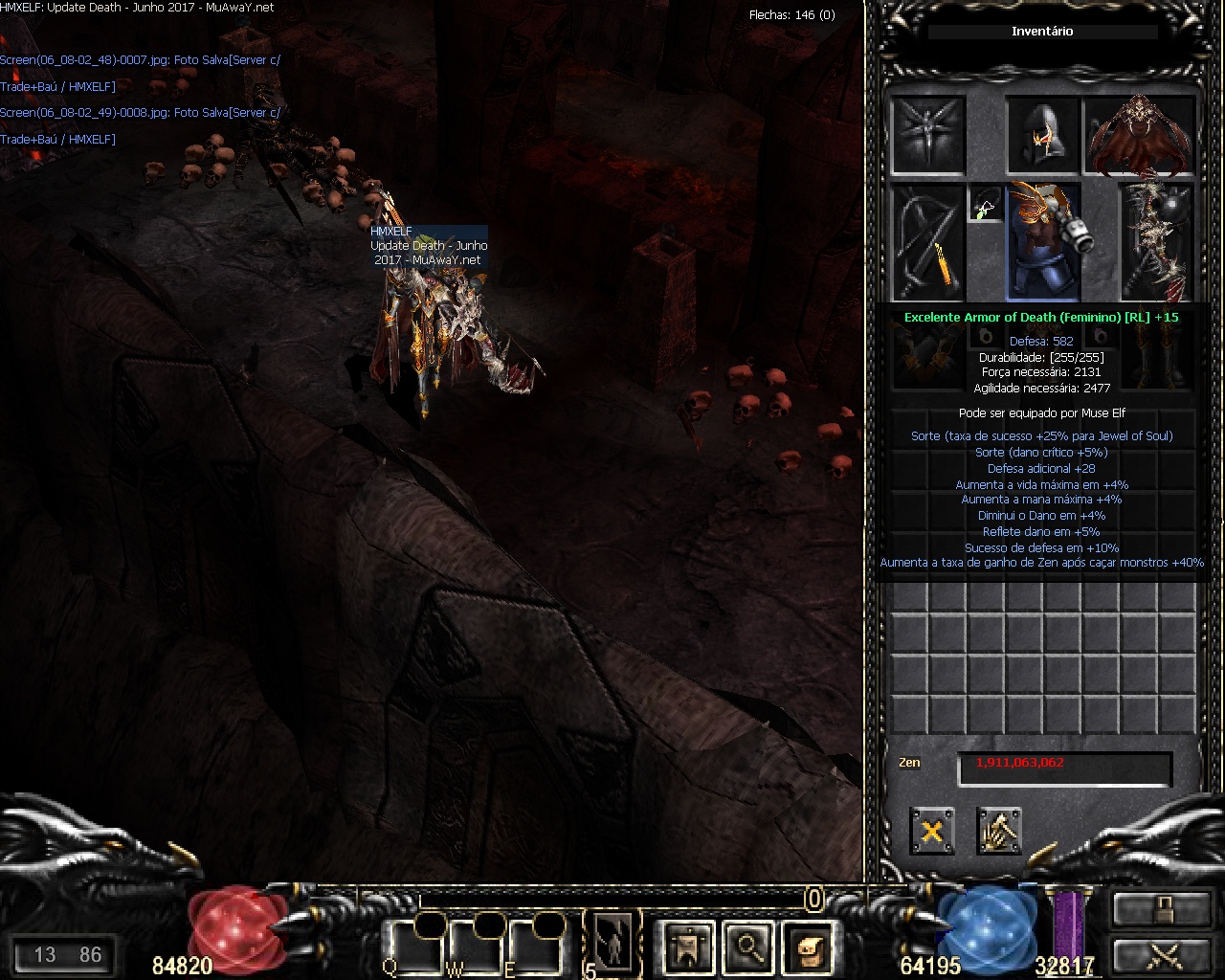Click the pendant slot beside the armor

tap(986, 203)
